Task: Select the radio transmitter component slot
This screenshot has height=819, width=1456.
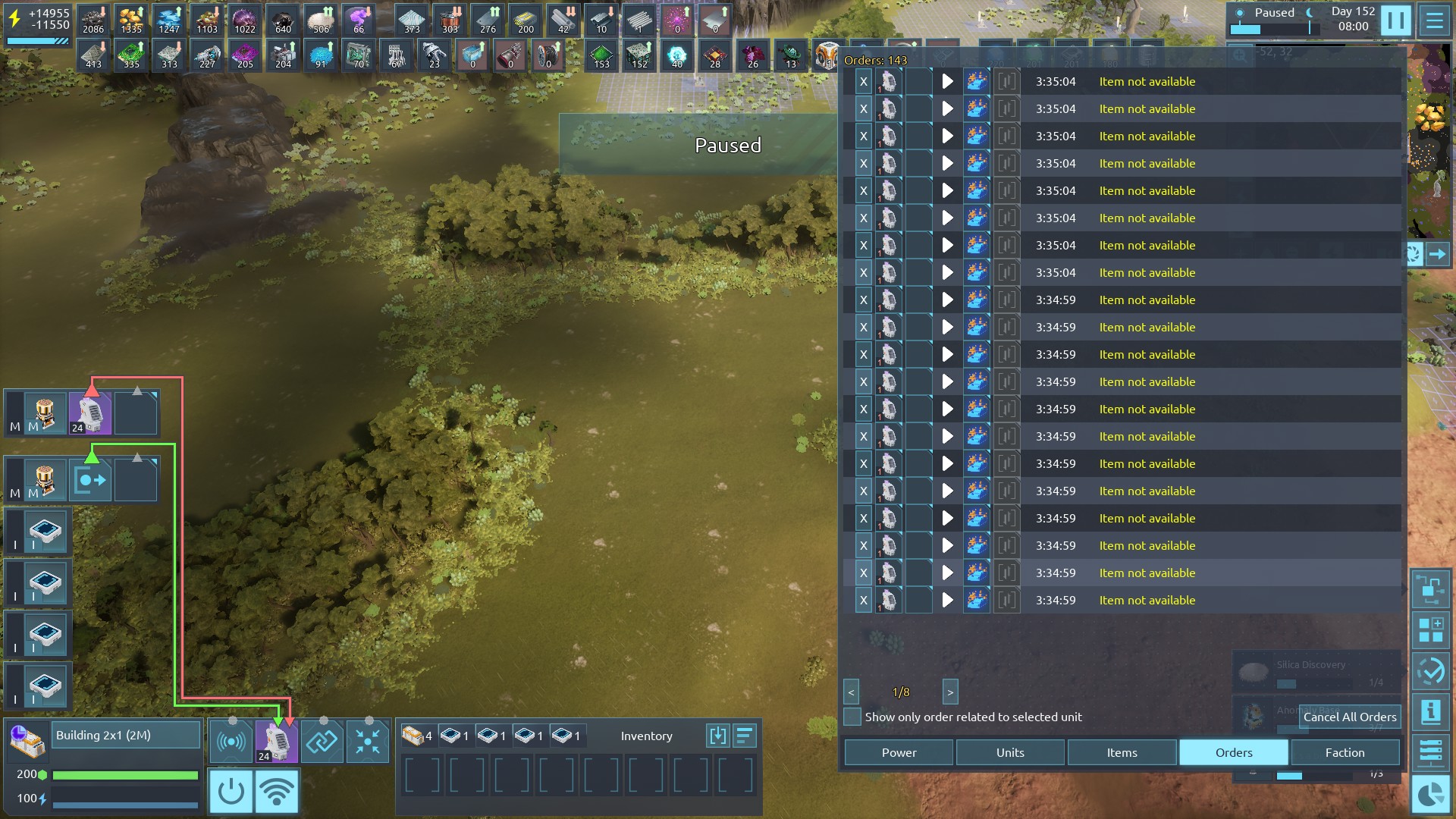Action: [231, 741]
